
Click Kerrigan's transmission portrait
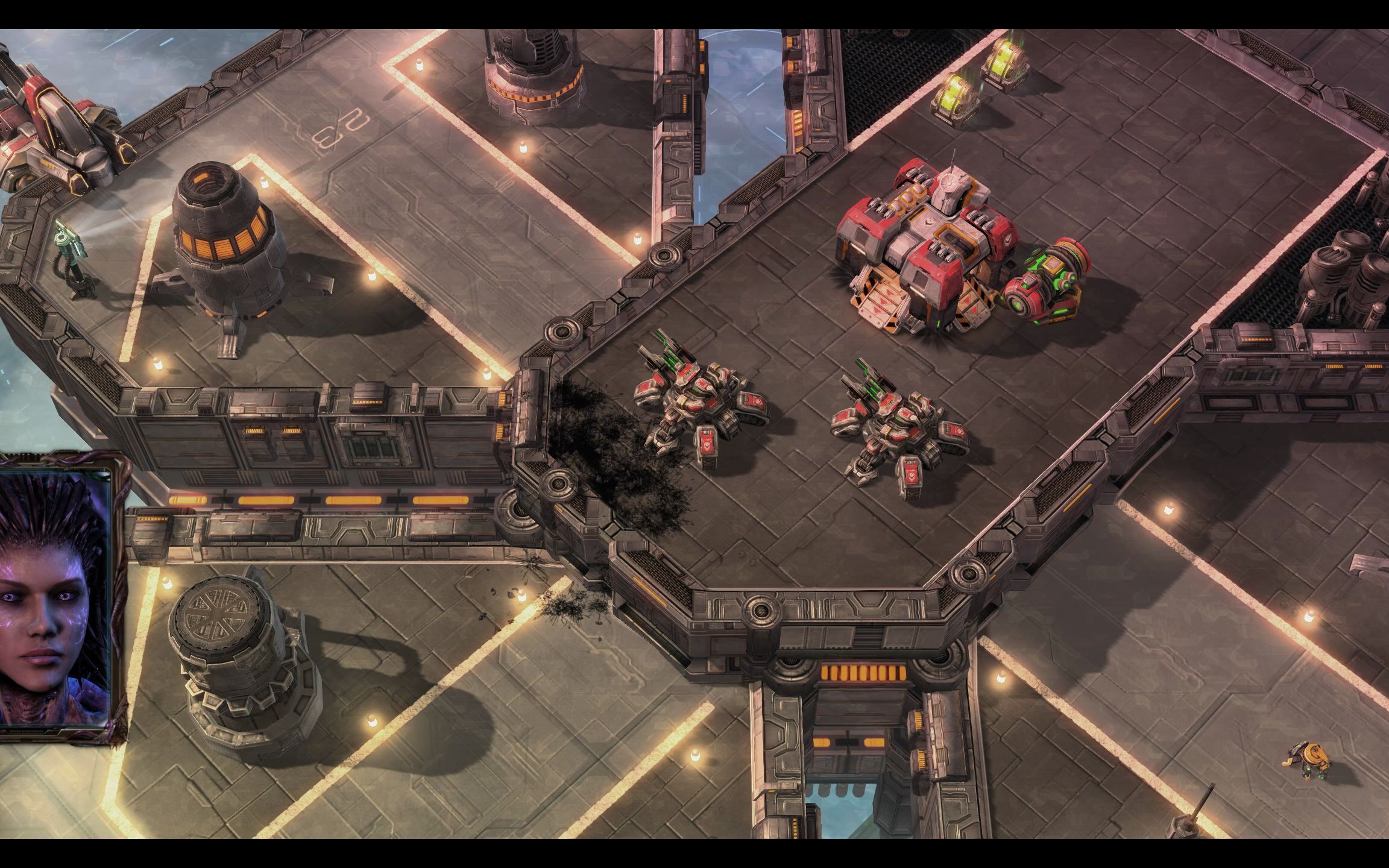pyautogui.click(x=54, y=597)
